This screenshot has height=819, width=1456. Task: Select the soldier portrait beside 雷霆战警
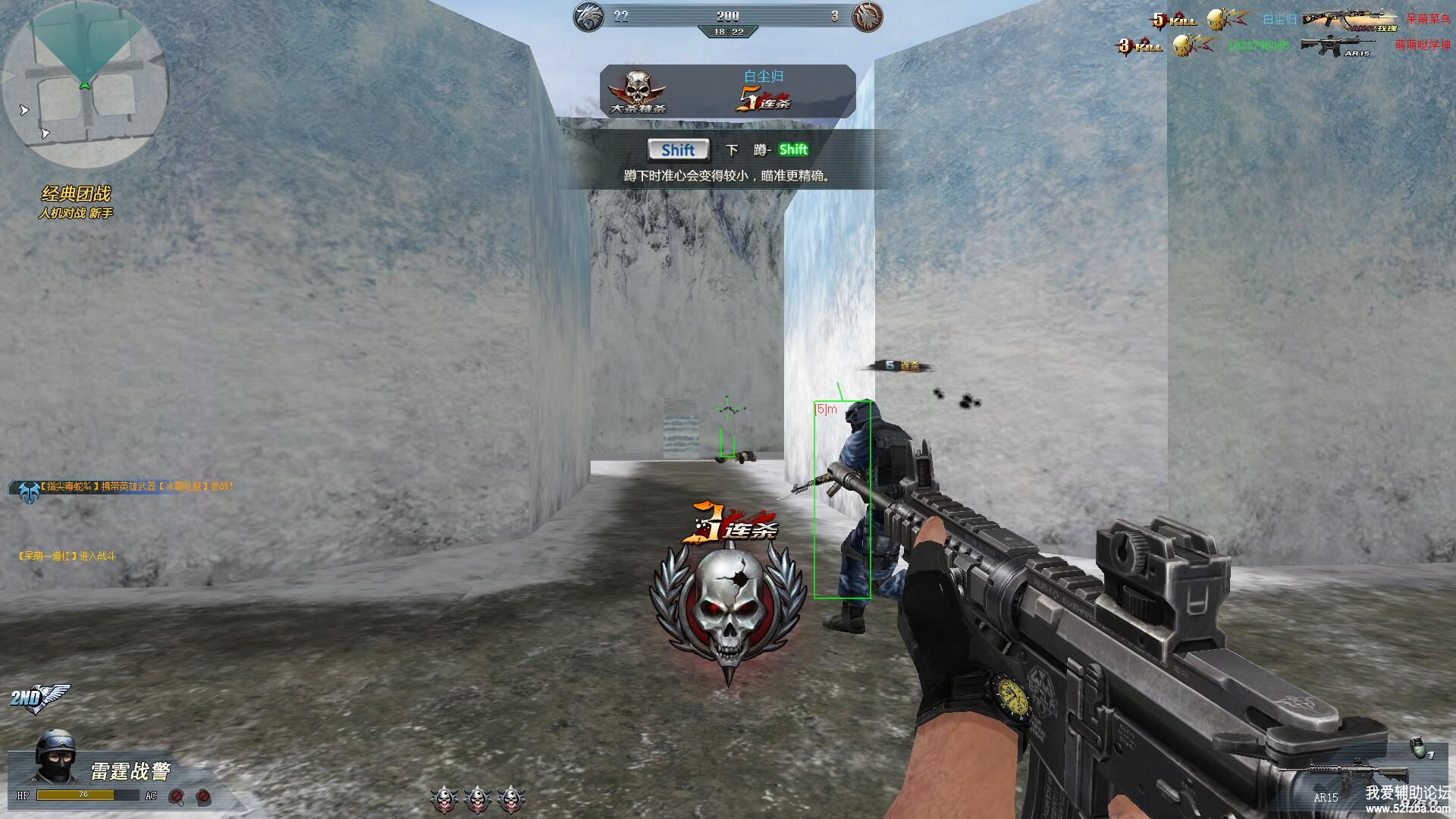[55, 756]
